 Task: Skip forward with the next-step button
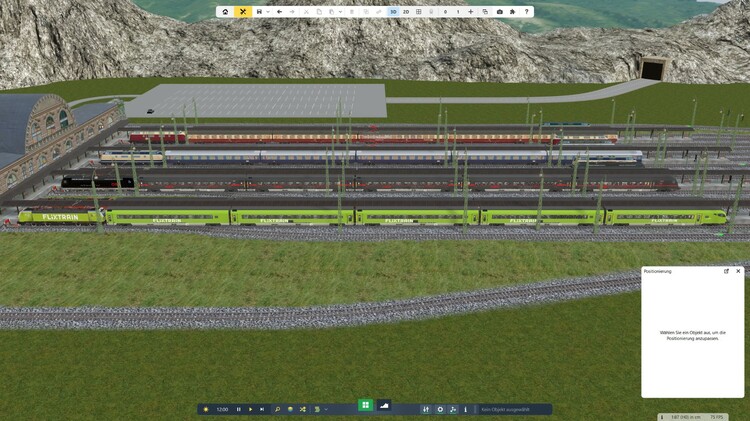coord(262,409)
